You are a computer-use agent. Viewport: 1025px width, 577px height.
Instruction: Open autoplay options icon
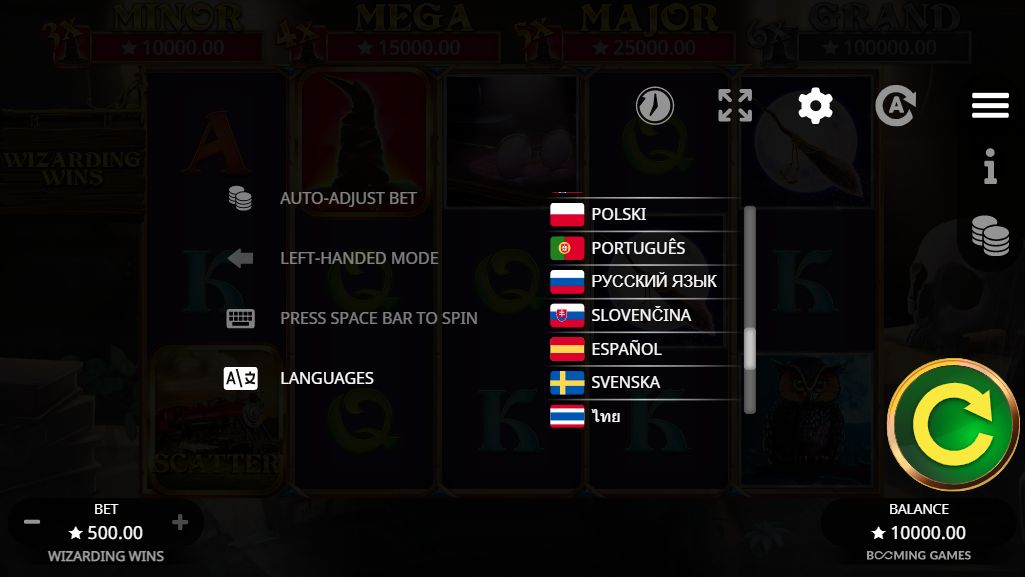pos(895,105)
